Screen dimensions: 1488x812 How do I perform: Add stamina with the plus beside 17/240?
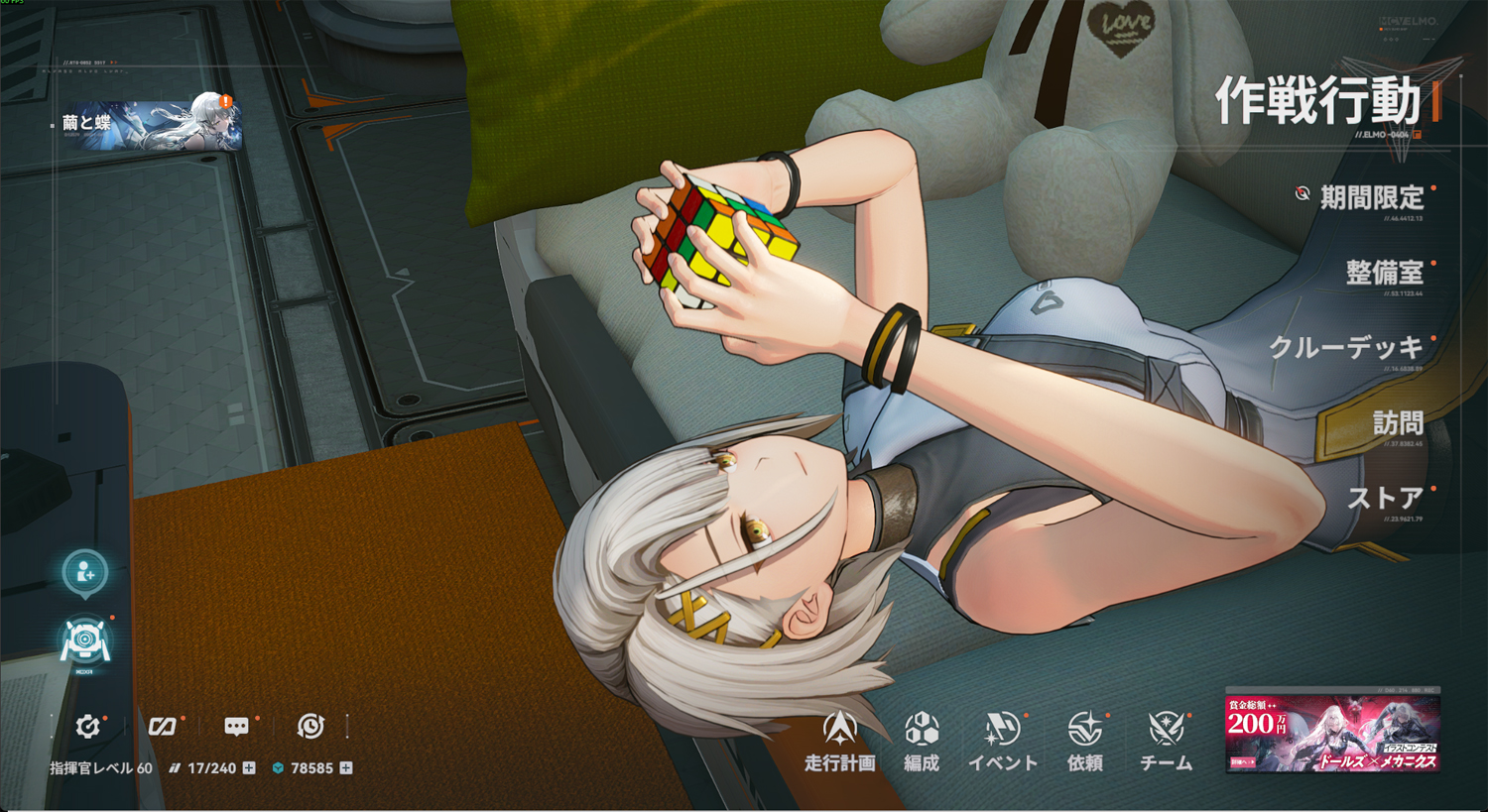point(249,768)
